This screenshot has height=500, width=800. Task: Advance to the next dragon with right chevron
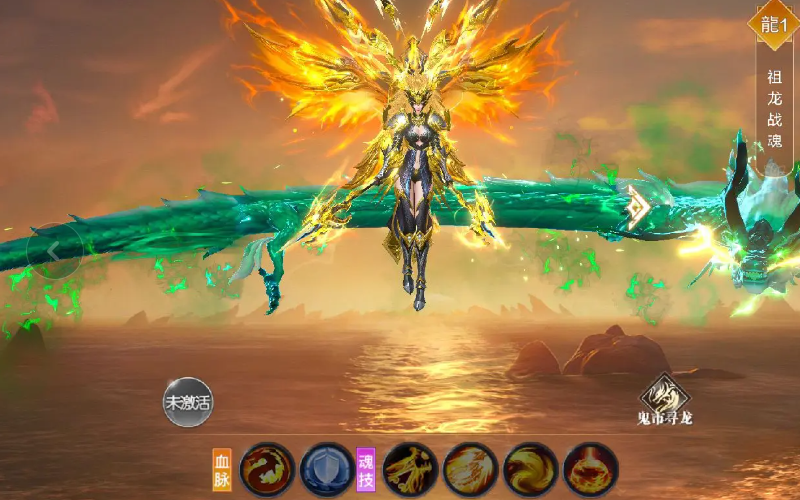(x=637, y=207)
